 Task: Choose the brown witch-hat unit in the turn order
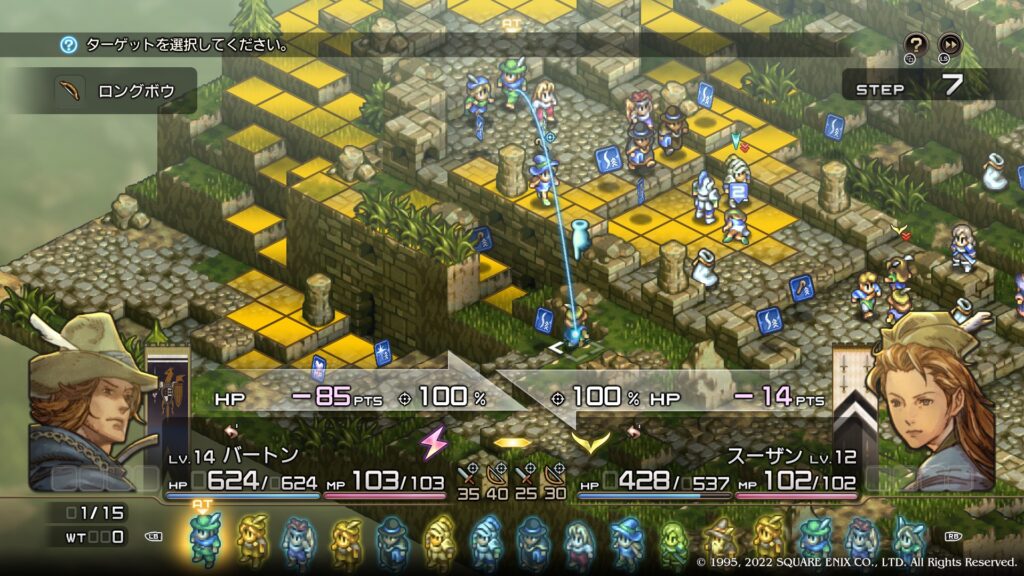(x=717, y=539)
